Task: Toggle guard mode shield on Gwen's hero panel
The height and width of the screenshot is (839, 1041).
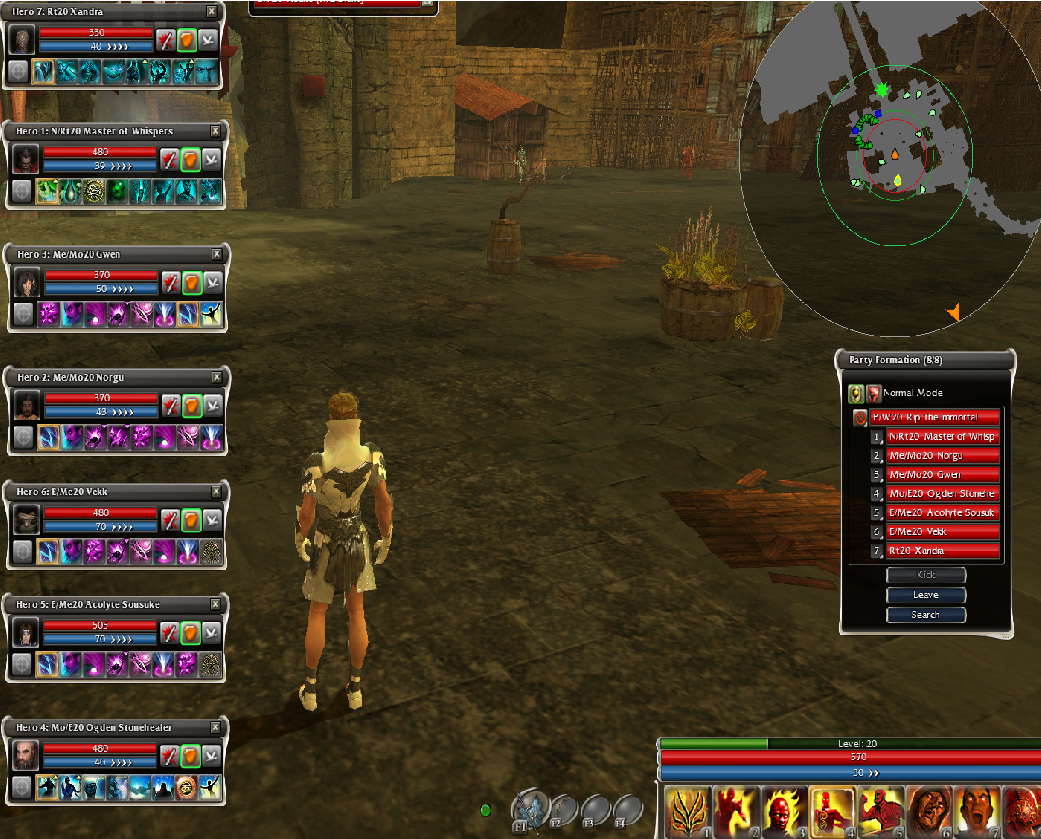Action: 191,282
